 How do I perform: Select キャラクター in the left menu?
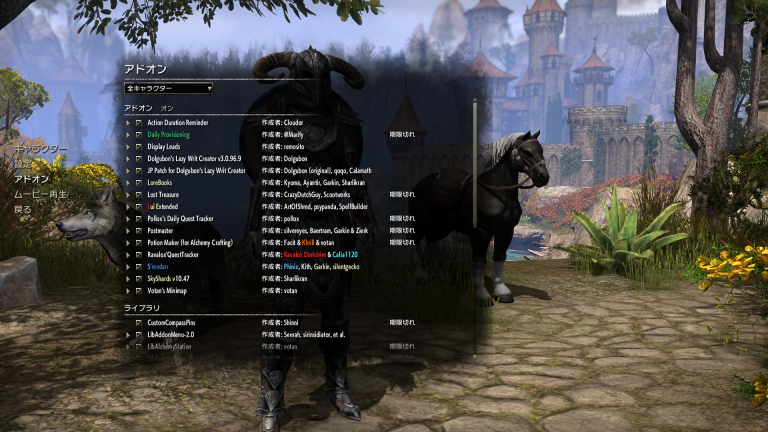[x=41, y=149]
